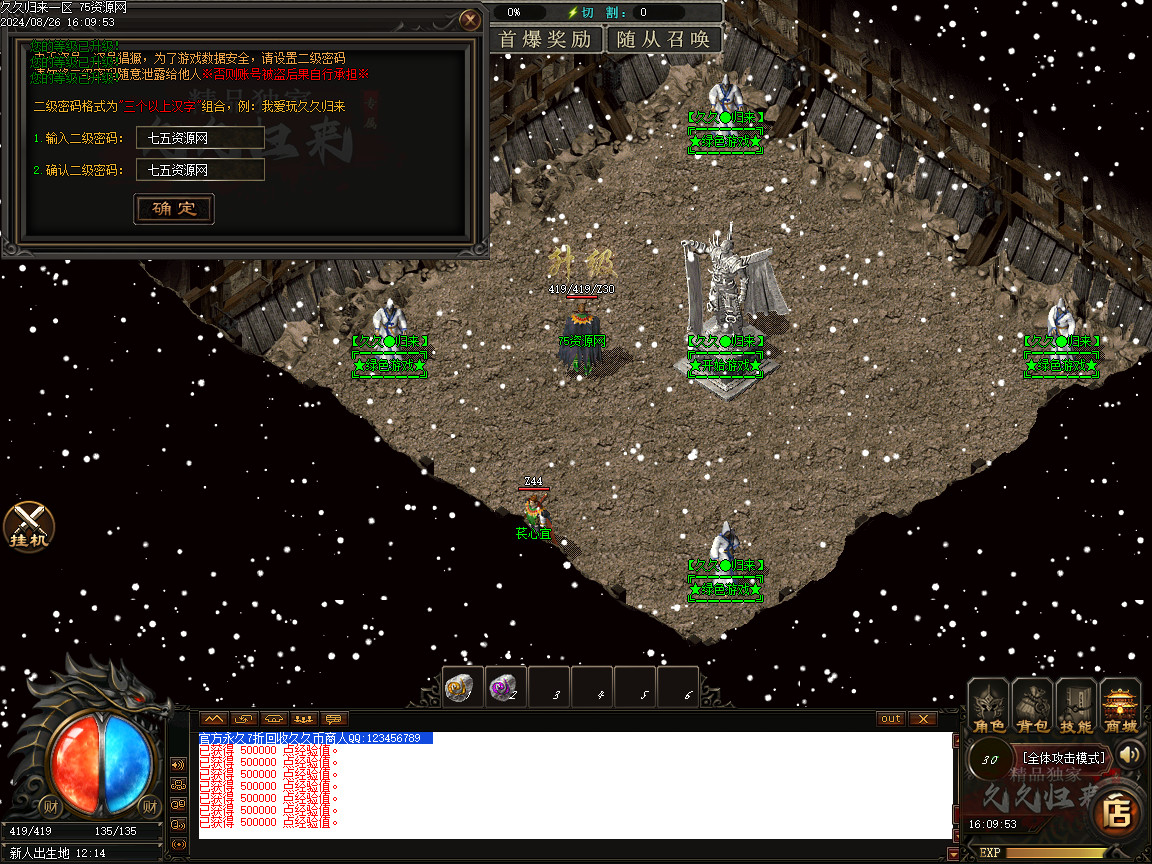
Task: Show the 技能 skills book
Action: [x=1077, y=707]
